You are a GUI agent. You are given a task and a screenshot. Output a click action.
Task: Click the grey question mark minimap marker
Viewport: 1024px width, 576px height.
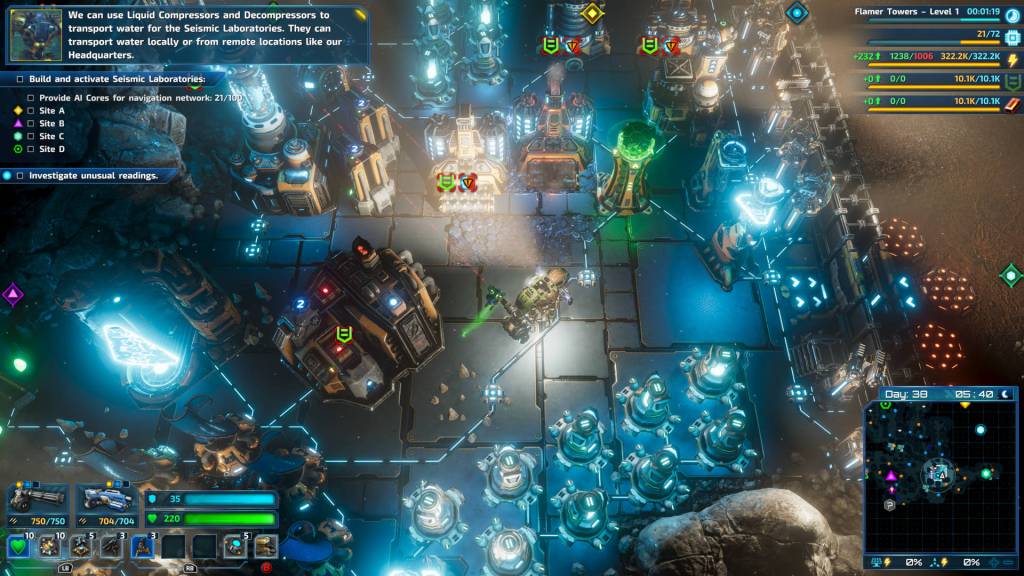[889, 505]
